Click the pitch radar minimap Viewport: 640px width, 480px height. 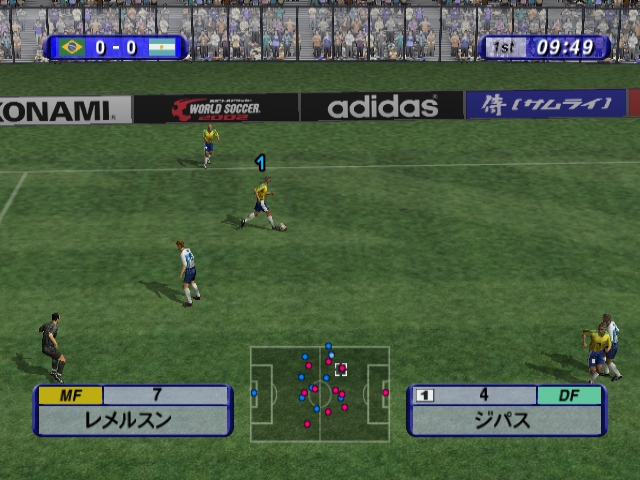coord(320,394)
